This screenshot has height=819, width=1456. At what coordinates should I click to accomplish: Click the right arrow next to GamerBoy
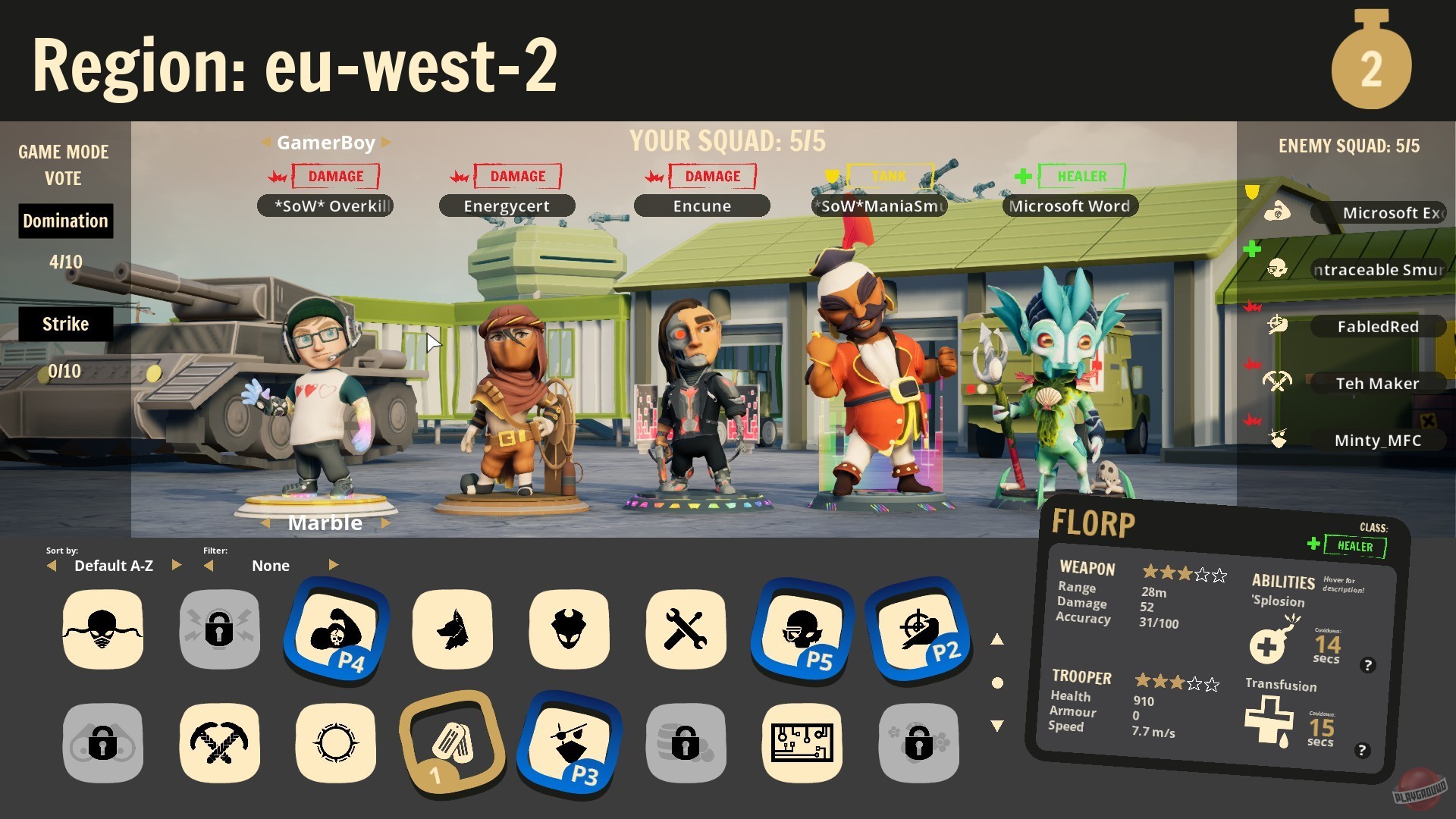tap(387, 142)
